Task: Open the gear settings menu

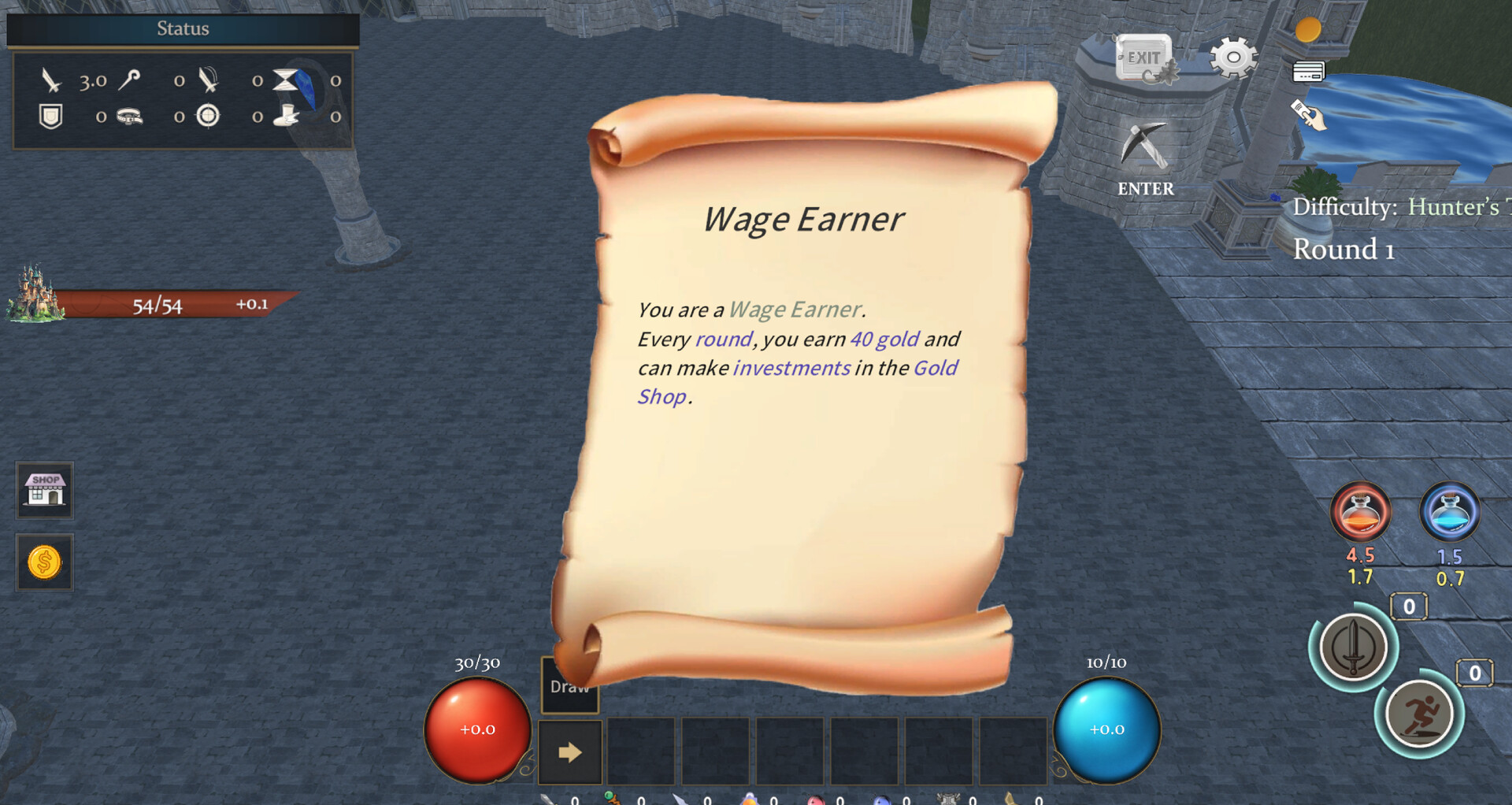Action: pyautogui.click(x=1233, y=57)
